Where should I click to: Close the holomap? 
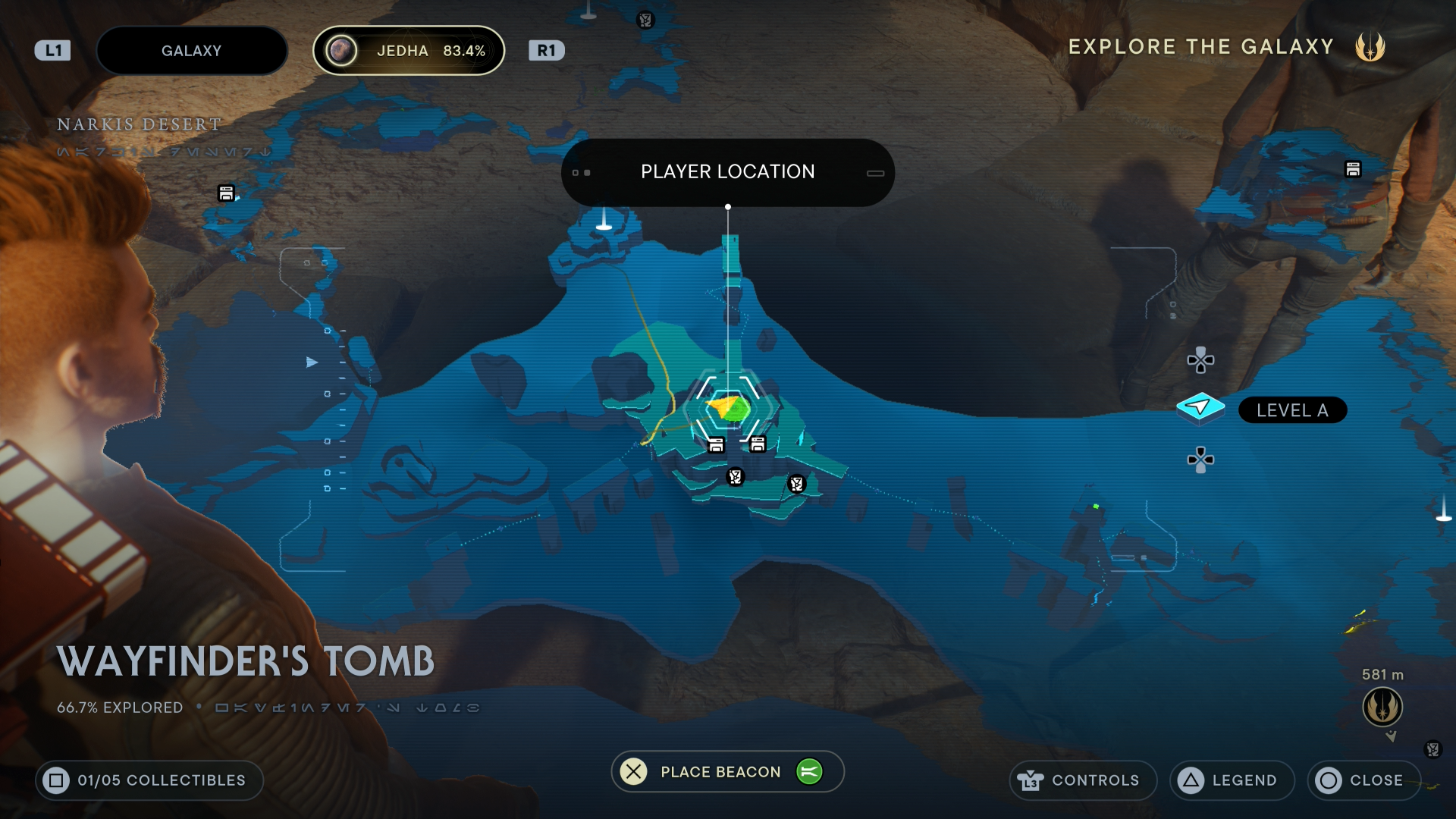(1363, 780)
